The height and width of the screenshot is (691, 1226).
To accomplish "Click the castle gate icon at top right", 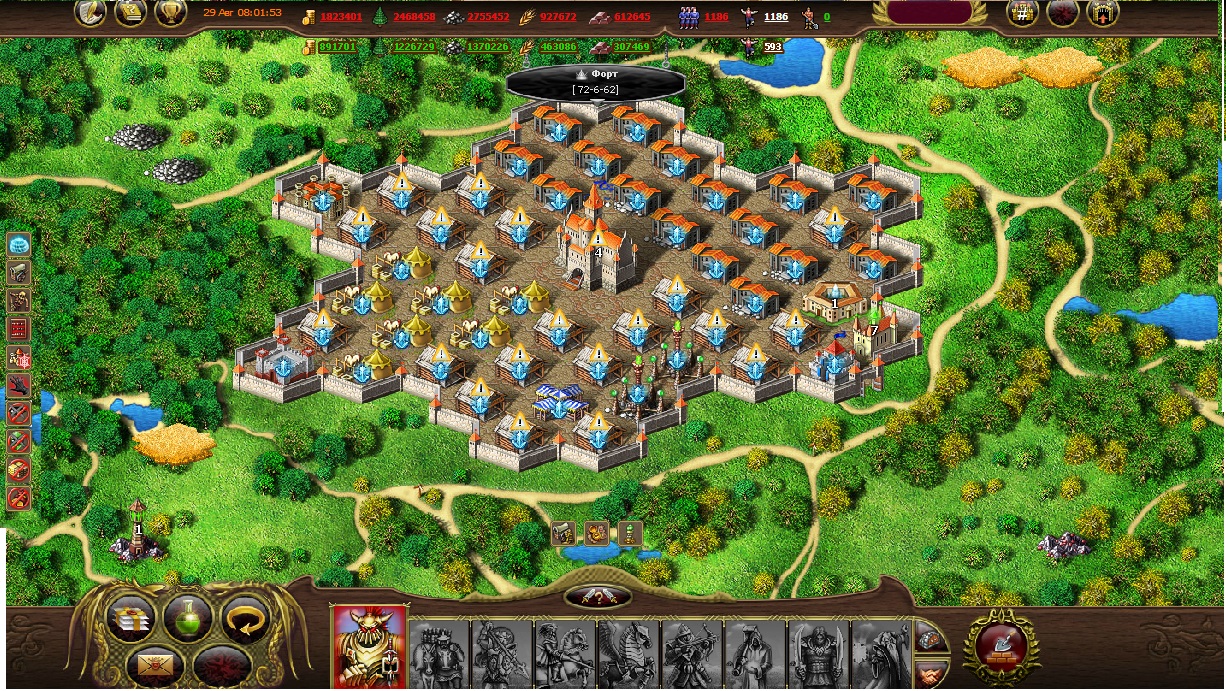I will pos(1101,13).
